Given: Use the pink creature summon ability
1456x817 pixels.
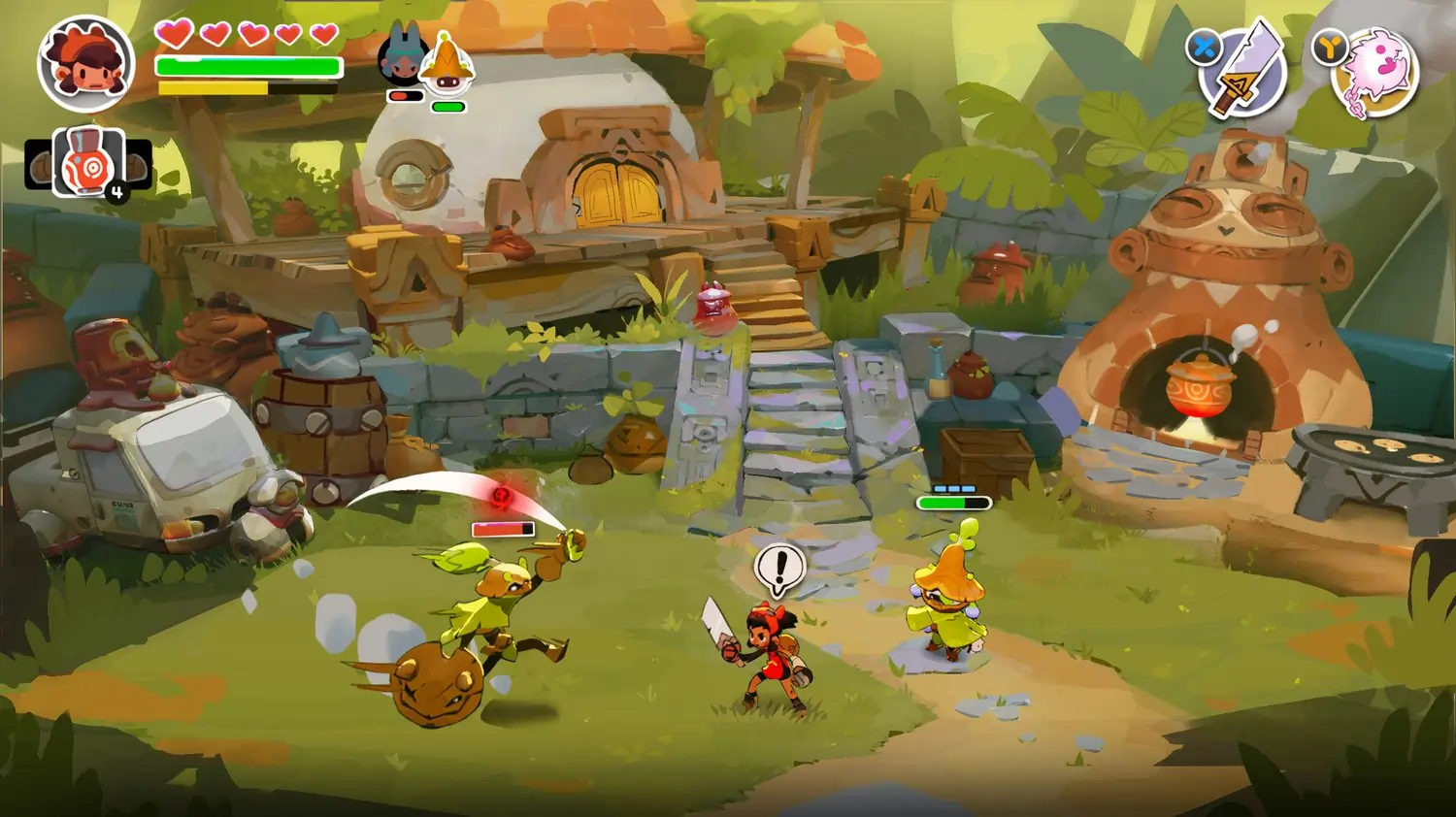Looking at the screenshot, I should 1377,73.
